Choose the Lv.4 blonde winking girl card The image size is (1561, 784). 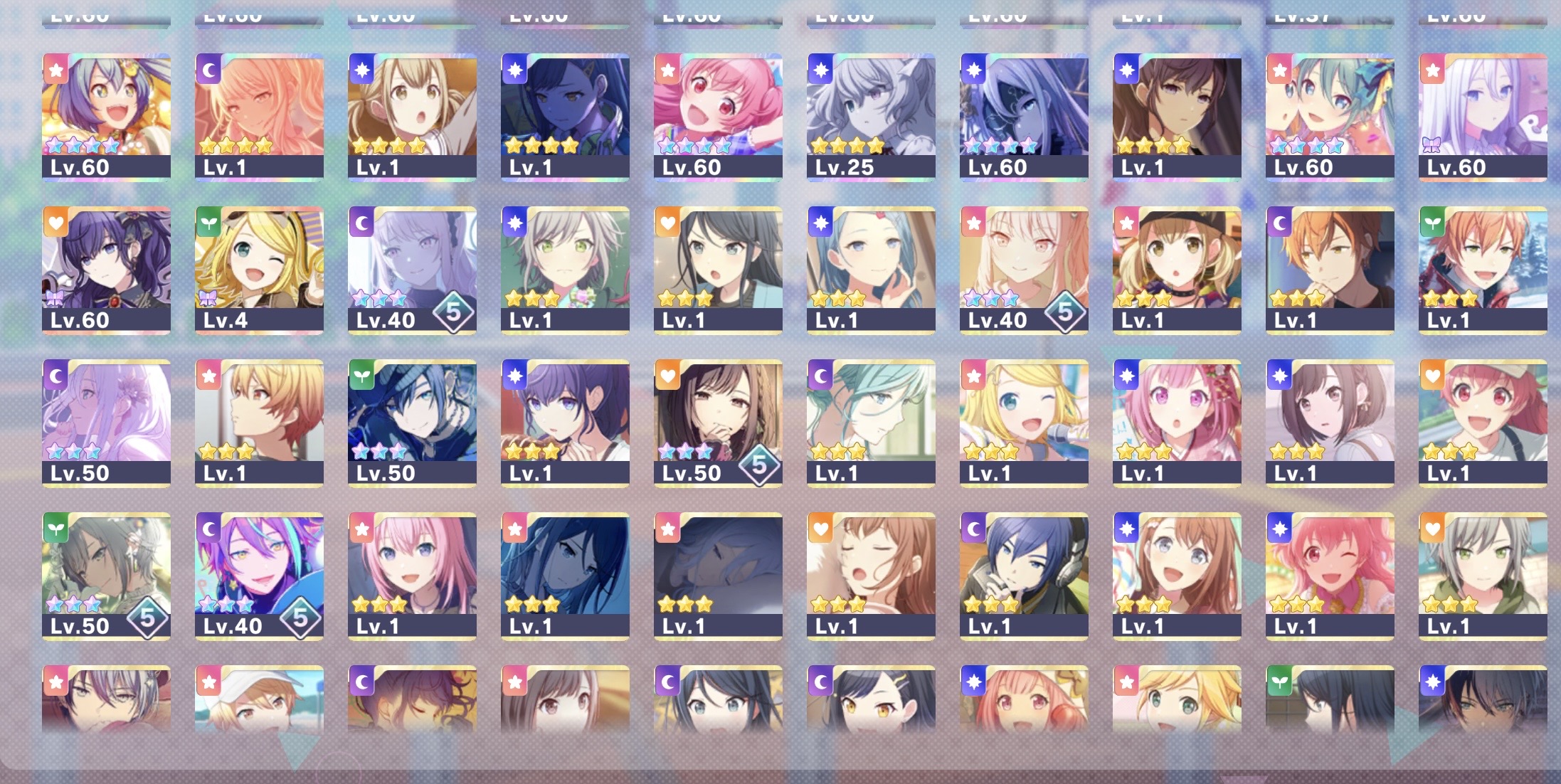[259, 270]
